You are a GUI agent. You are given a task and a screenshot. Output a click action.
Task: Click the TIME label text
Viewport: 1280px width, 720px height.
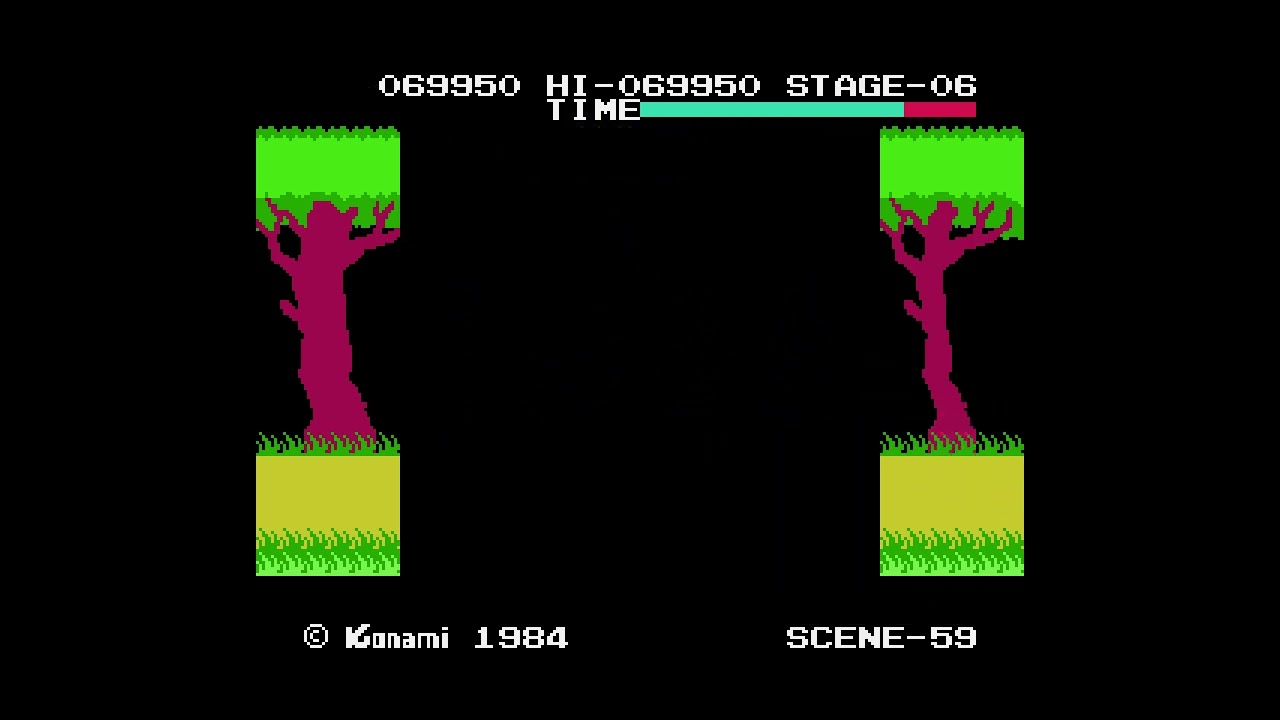tap(592, 111)
